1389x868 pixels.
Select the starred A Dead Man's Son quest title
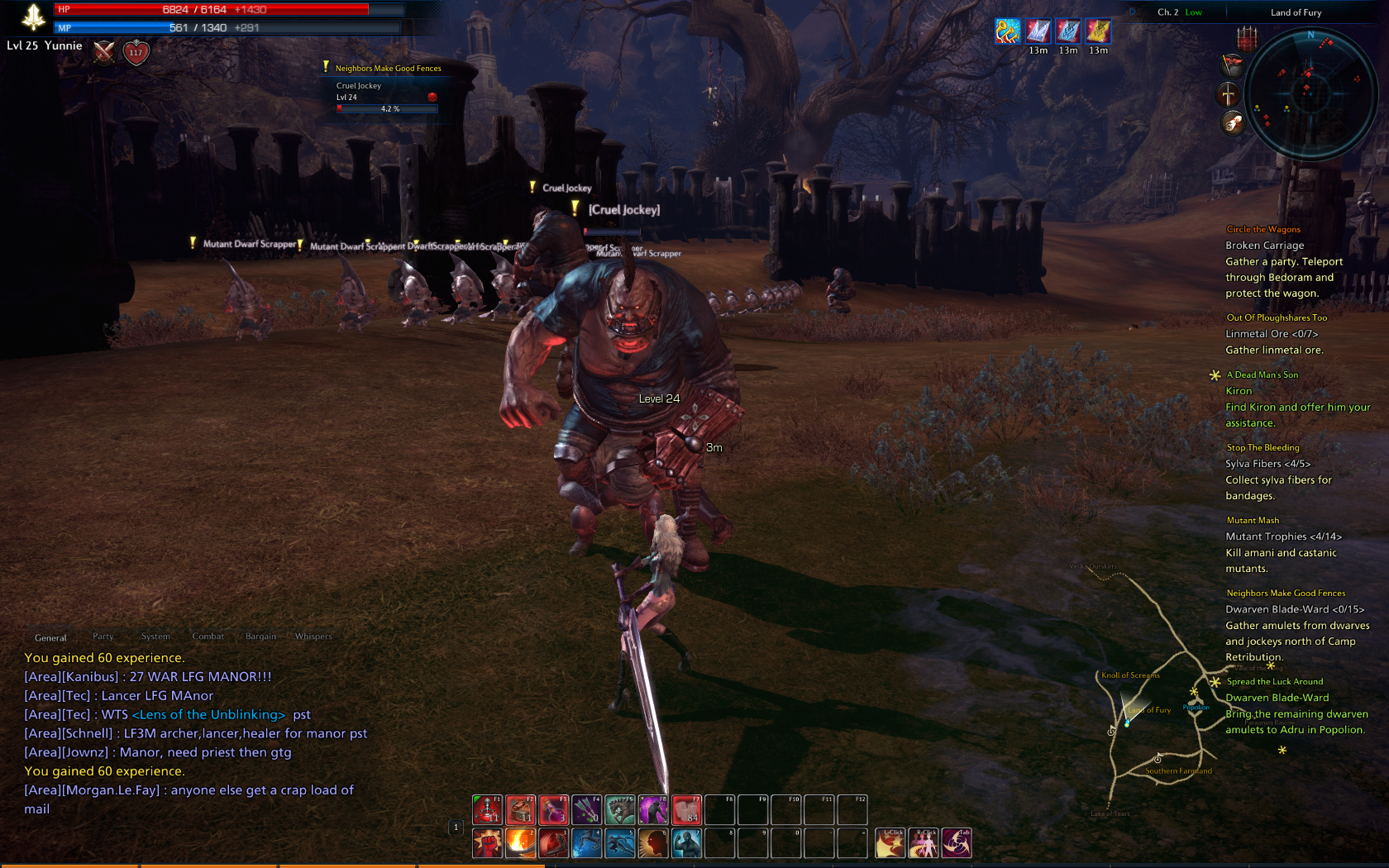tap(1263, 374)
